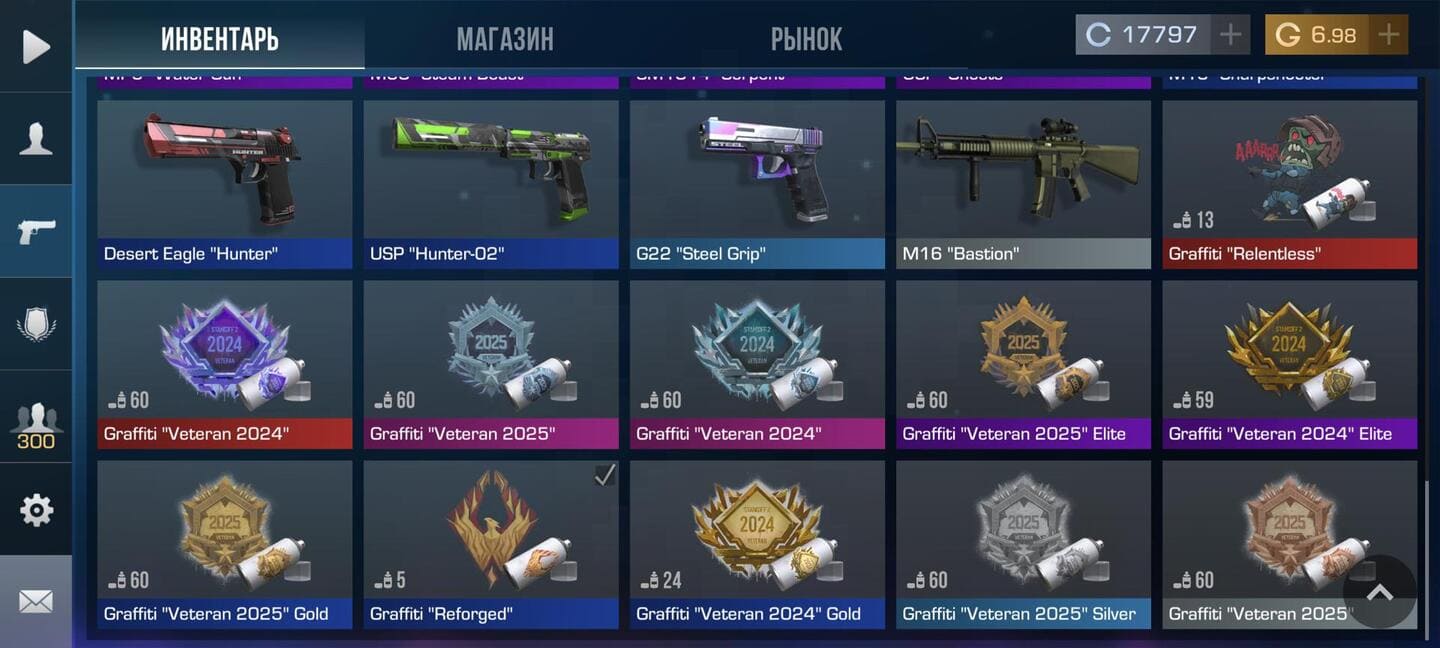This screenshot has width=1440, height=648.
Task: Select the Инвентарь tab
Action: coord(220,39)
